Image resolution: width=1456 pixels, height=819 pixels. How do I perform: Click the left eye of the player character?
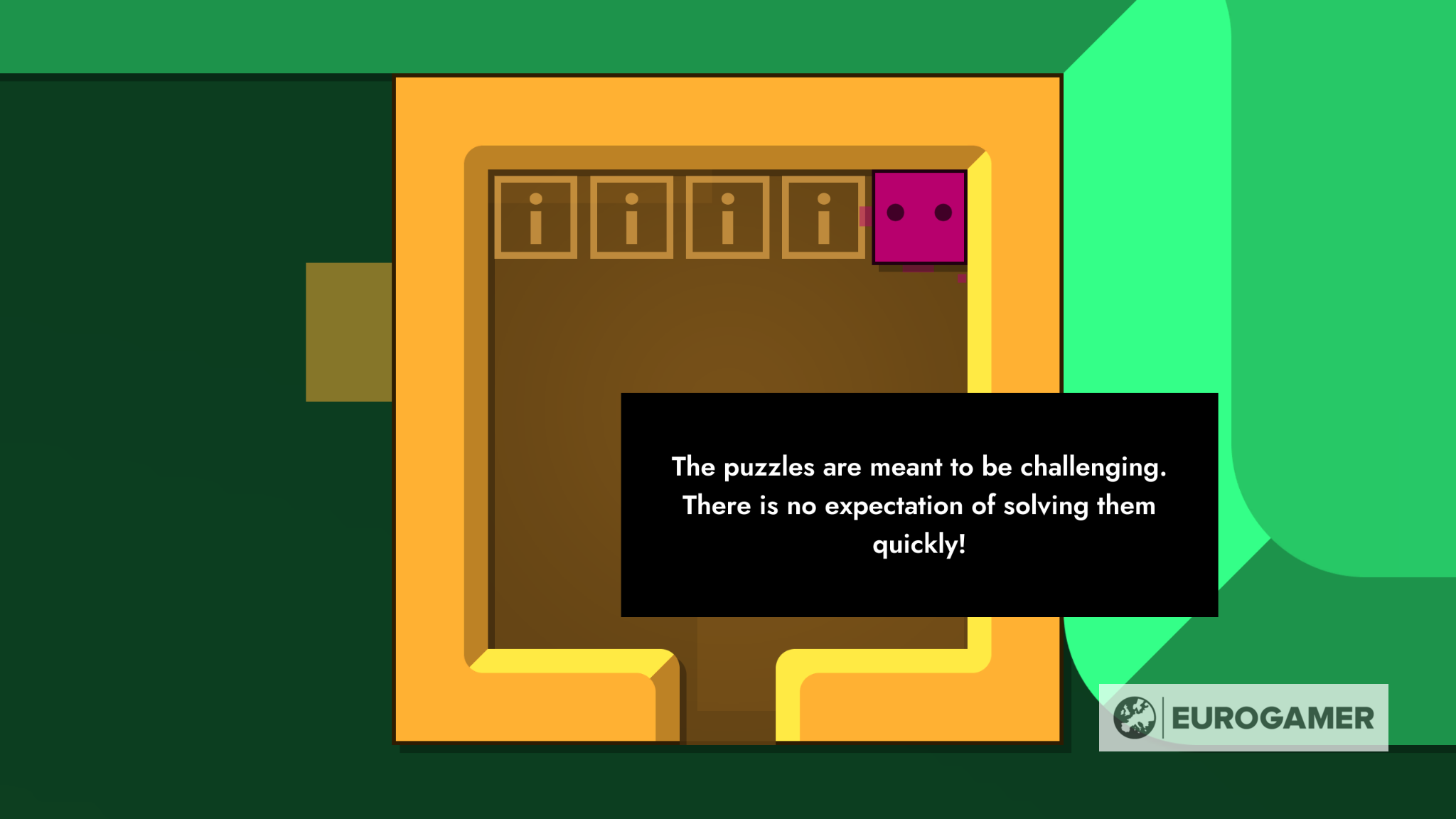[894, 211]
